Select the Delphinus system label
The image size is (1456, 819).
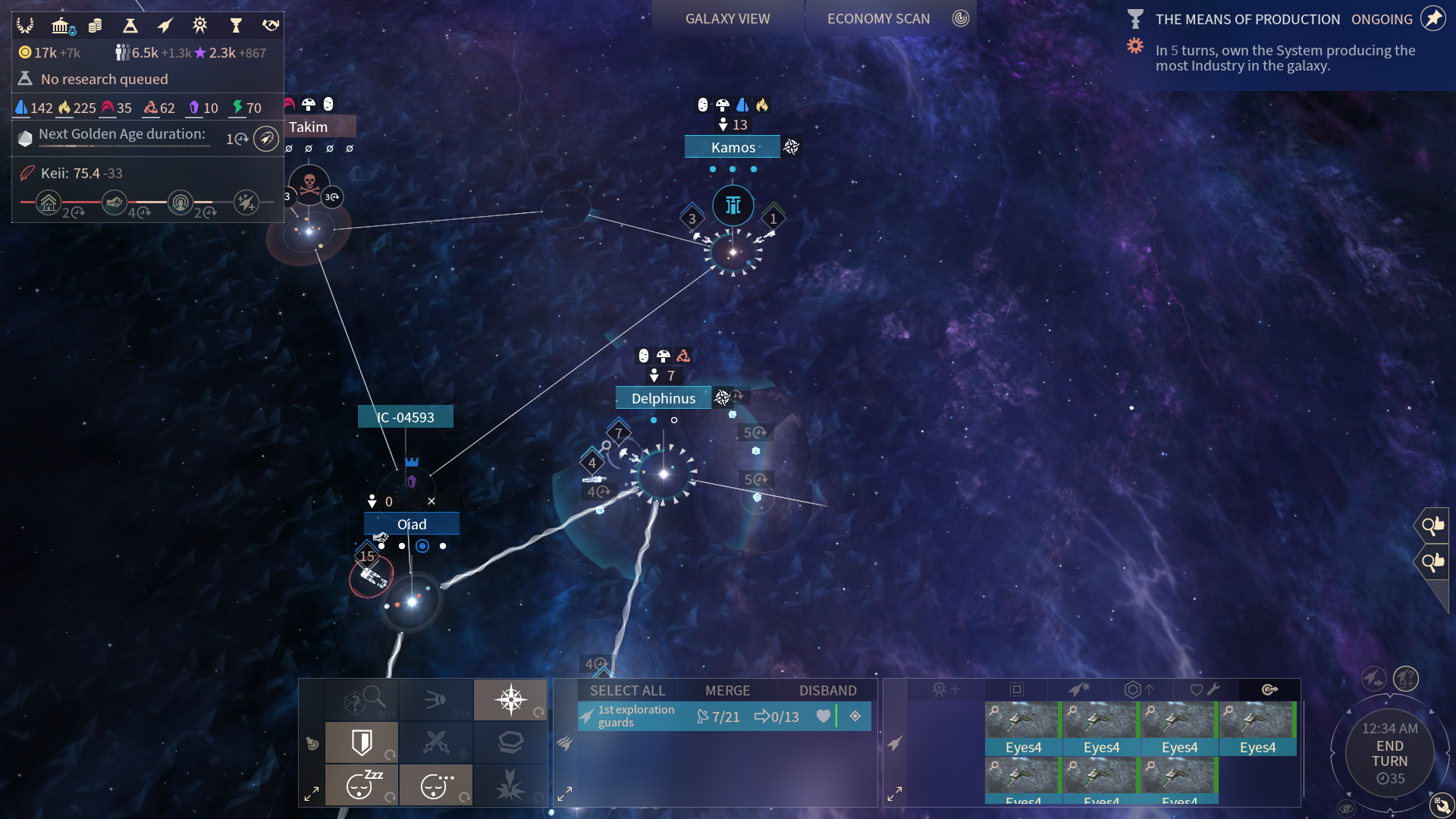[x=663, y=398]
